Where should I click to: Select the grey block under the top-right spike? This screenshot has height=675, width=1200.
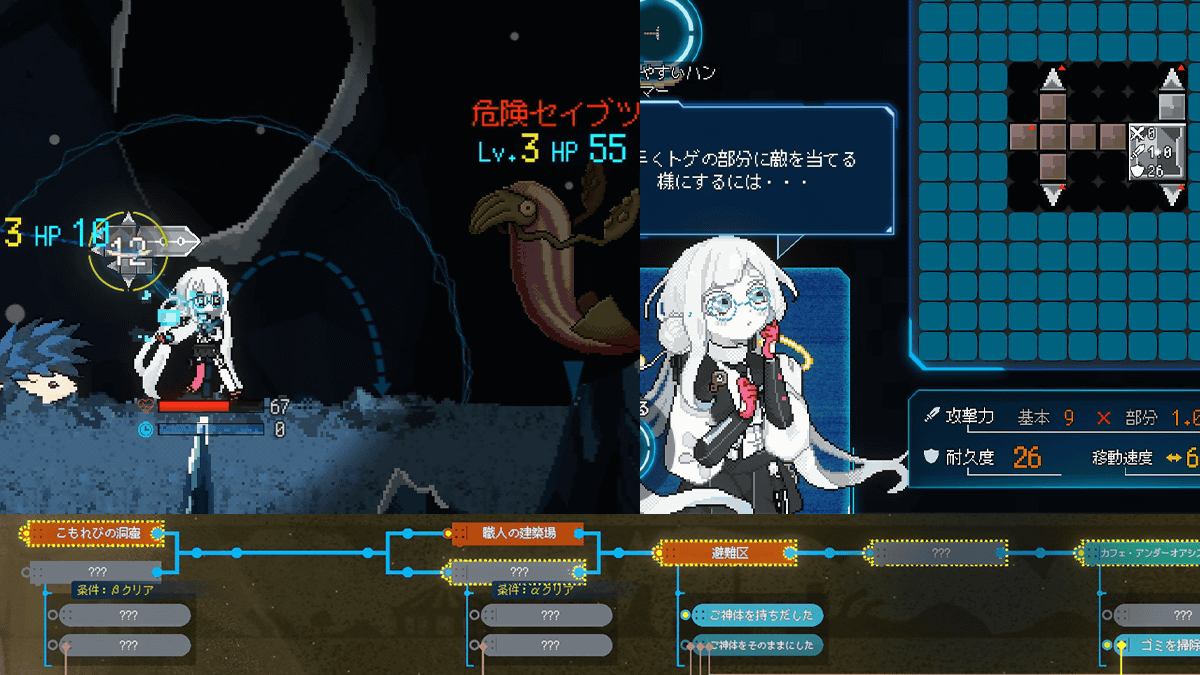tap(1172, 105)
